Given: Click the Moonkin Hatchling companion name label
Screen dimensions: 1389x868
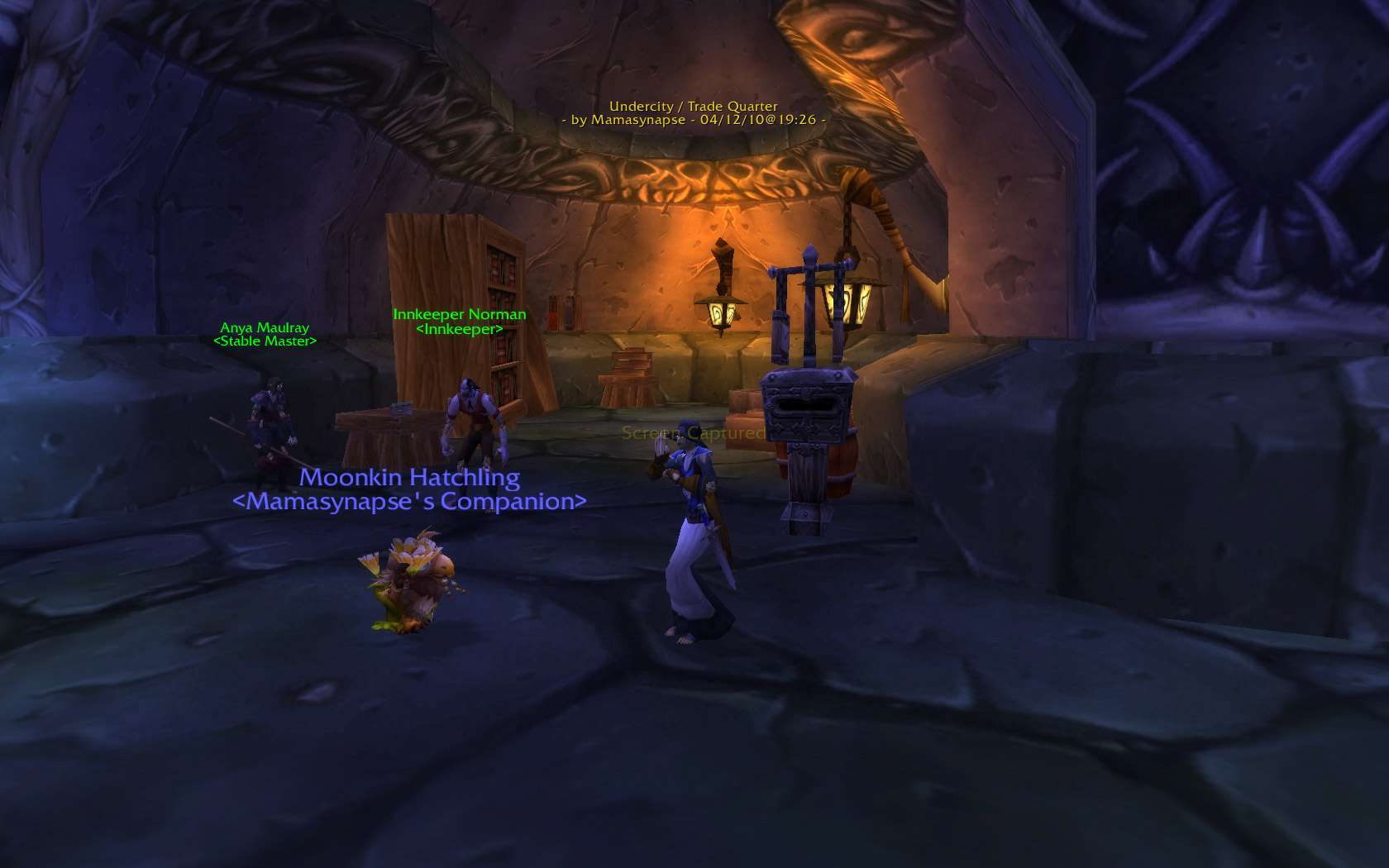Looking at the screenshot, I should click(x=409, y=478).
